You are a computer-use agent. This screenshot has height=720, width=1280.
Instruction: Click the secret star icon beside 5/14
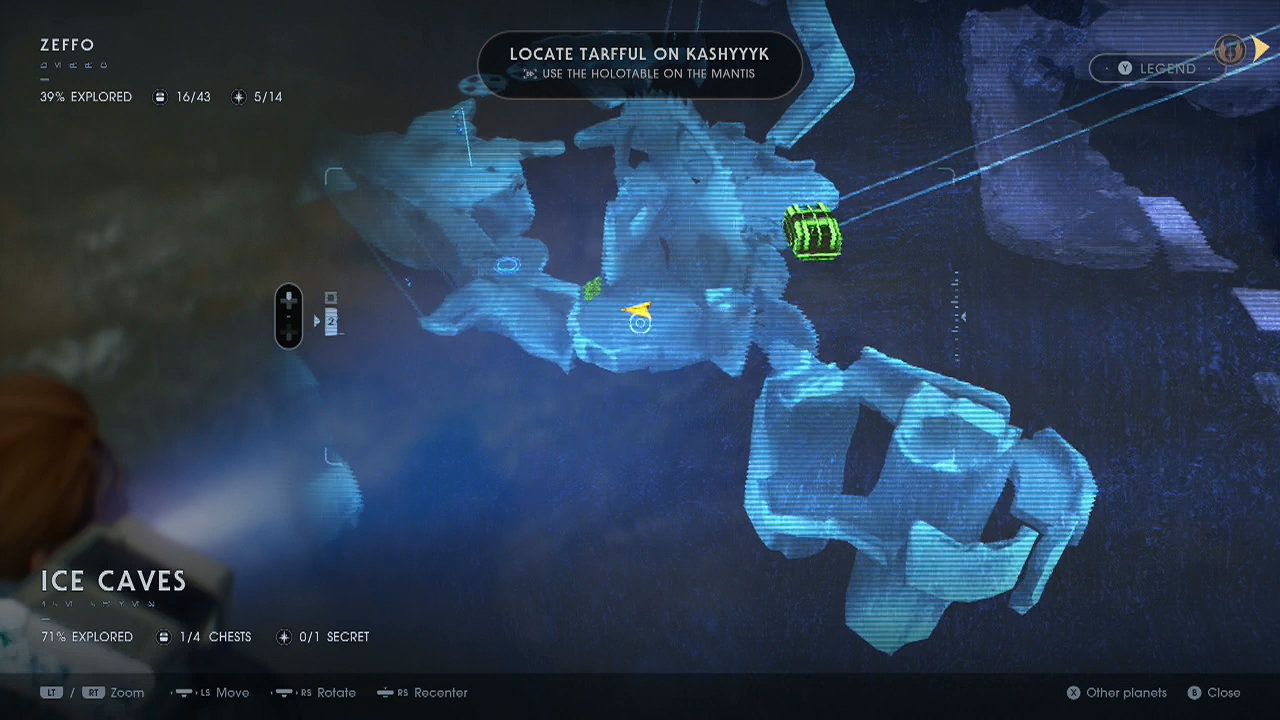pos(238,97)
